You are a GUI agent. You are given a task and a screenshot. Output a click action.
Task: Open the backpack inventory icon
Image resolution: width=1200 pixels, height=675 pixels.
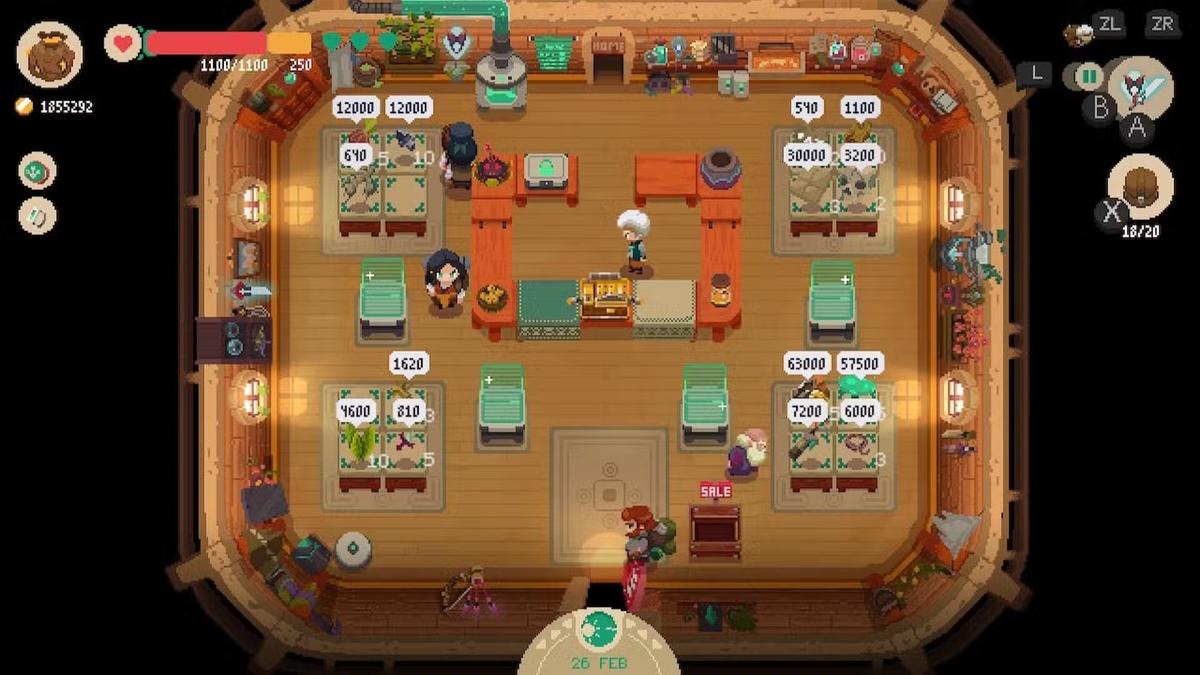coord(1140,186)
